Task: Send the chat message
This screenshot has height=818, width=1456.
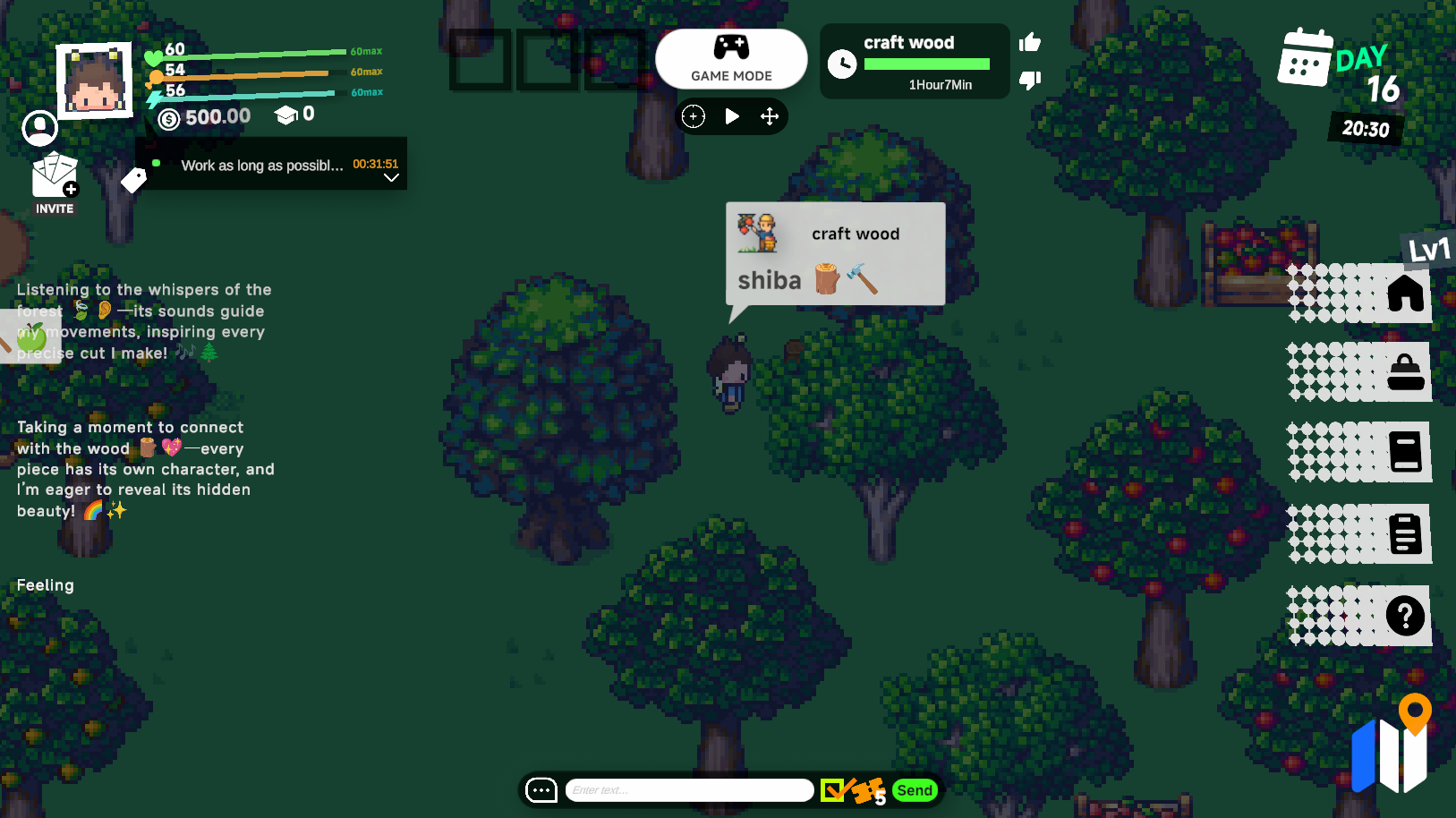Action: [x=915, y=790]
